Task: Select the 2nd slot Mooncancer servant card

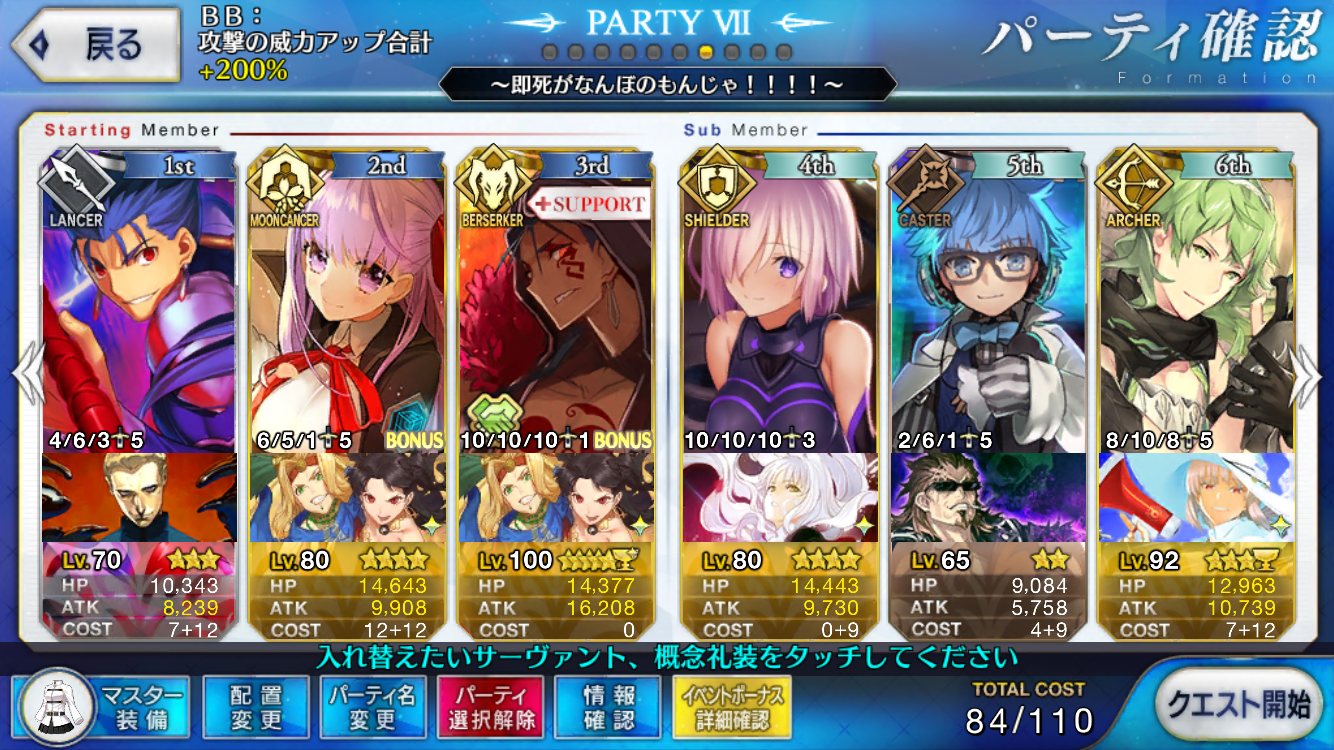Action: coord(347,310)
